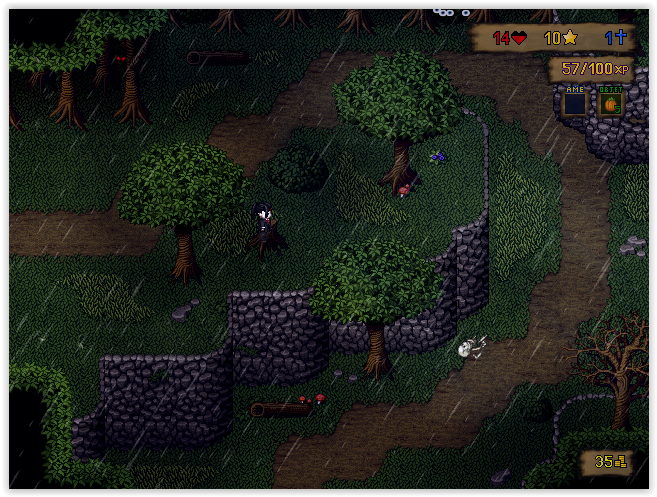This screenshot has height=497, width=657.
Task: Click the empty AME soul slot
Action: click(x=574, y=103)
